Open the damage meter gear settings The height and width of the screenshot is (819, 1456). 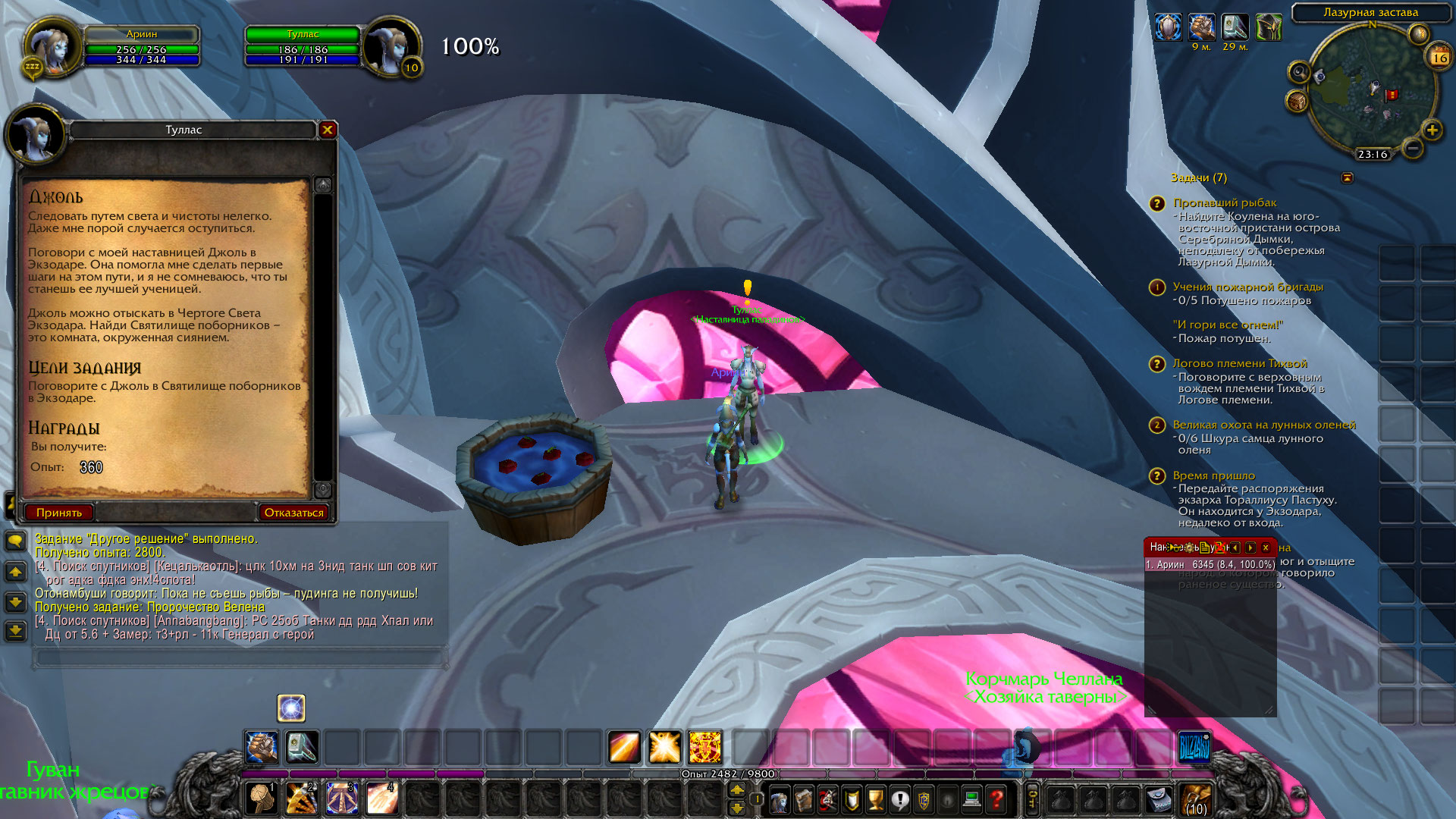tap(1189, 548)
